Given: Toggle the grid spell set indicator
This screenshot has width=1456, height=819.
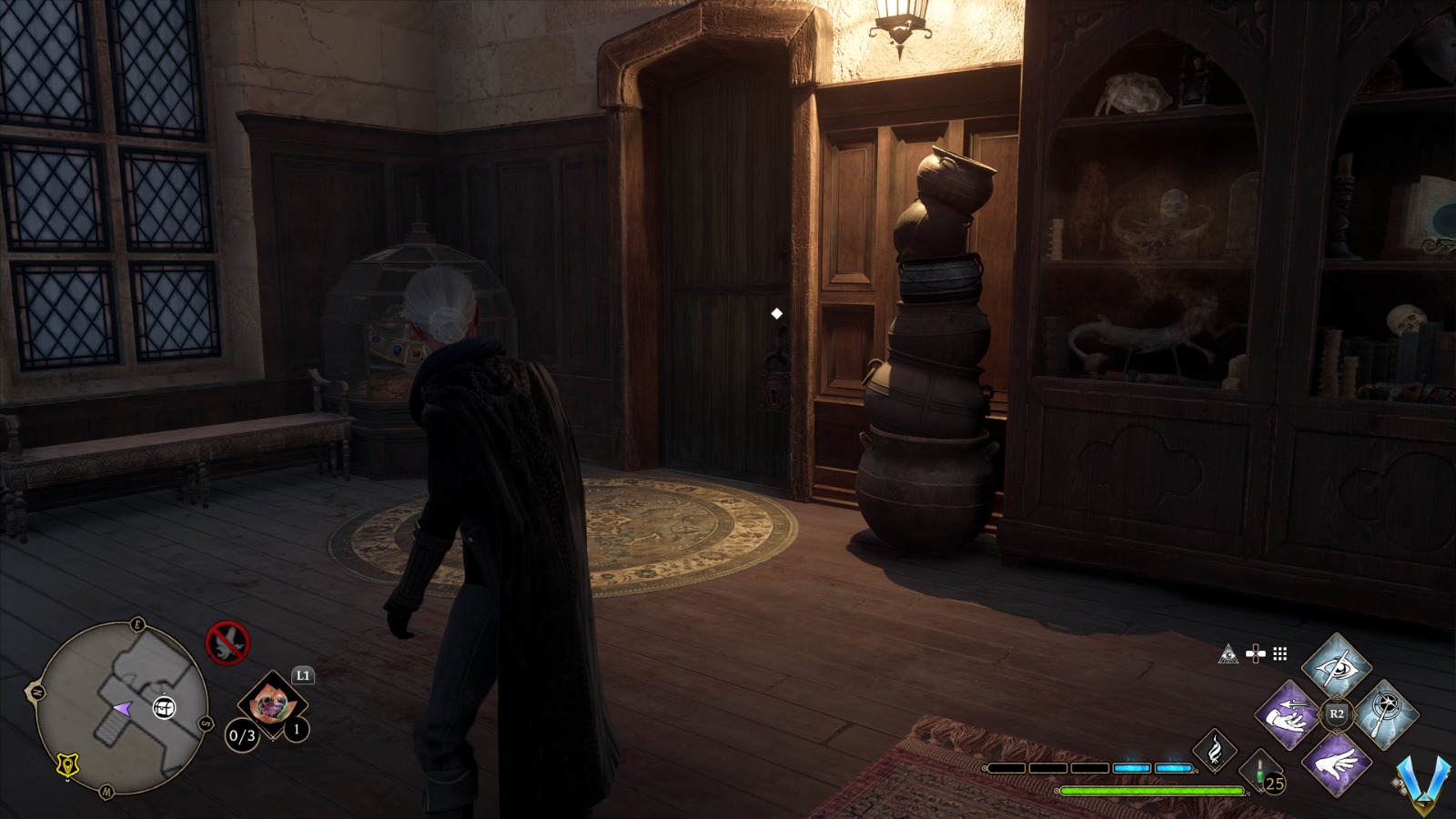Looking at the screenshot, I should [1279, 652].
